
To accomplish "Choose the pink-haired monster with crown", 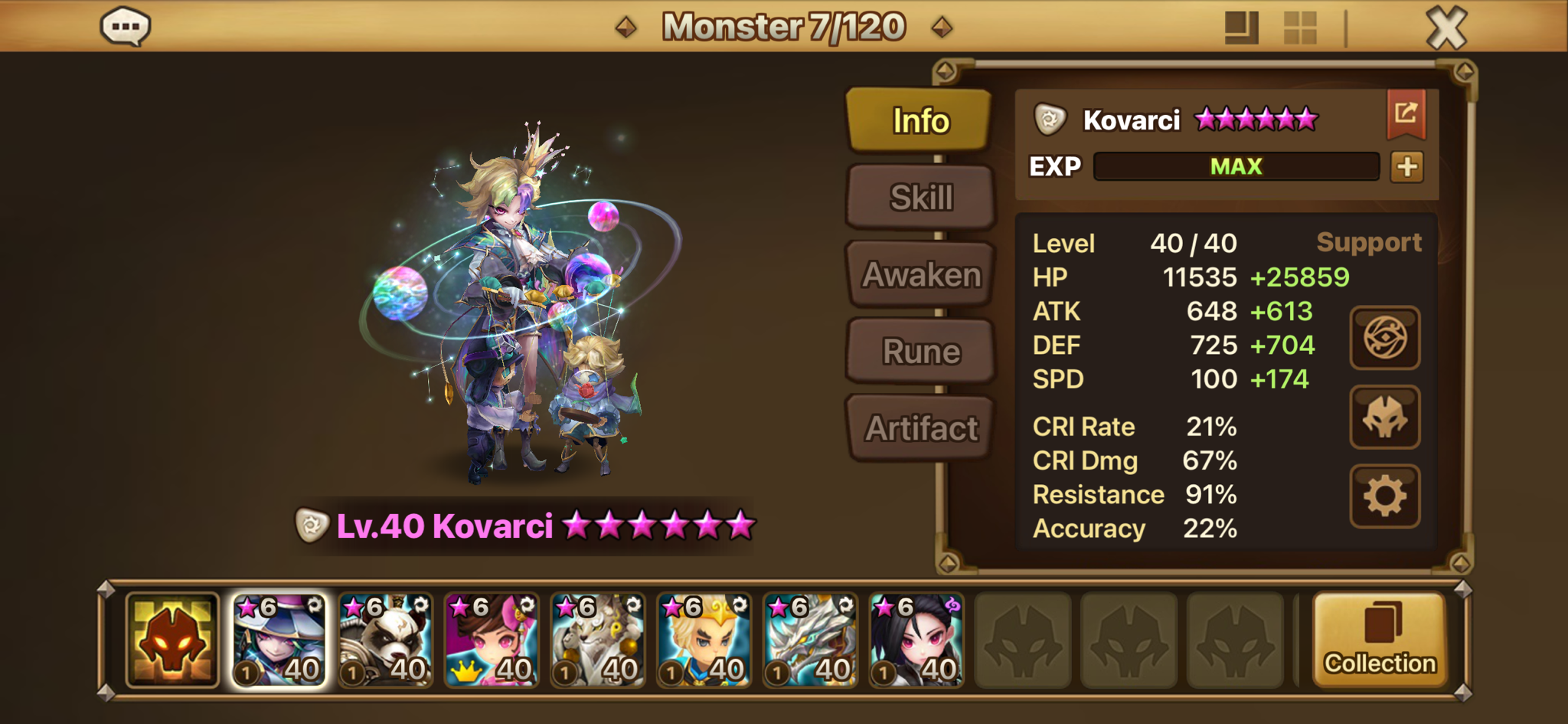I will click(x=492, y=640).
